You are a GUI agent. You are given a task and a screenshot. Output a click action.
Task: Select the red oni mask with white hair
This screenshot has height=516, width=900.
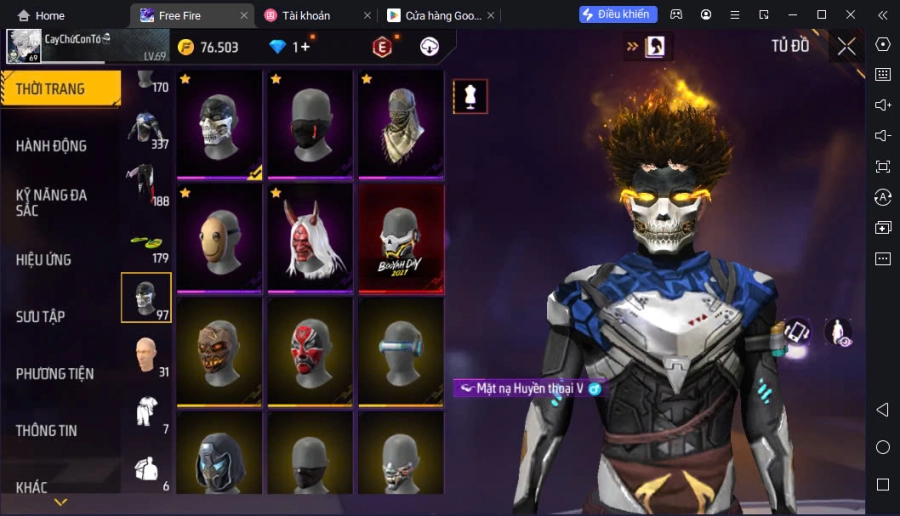click(x=309, y=238)
